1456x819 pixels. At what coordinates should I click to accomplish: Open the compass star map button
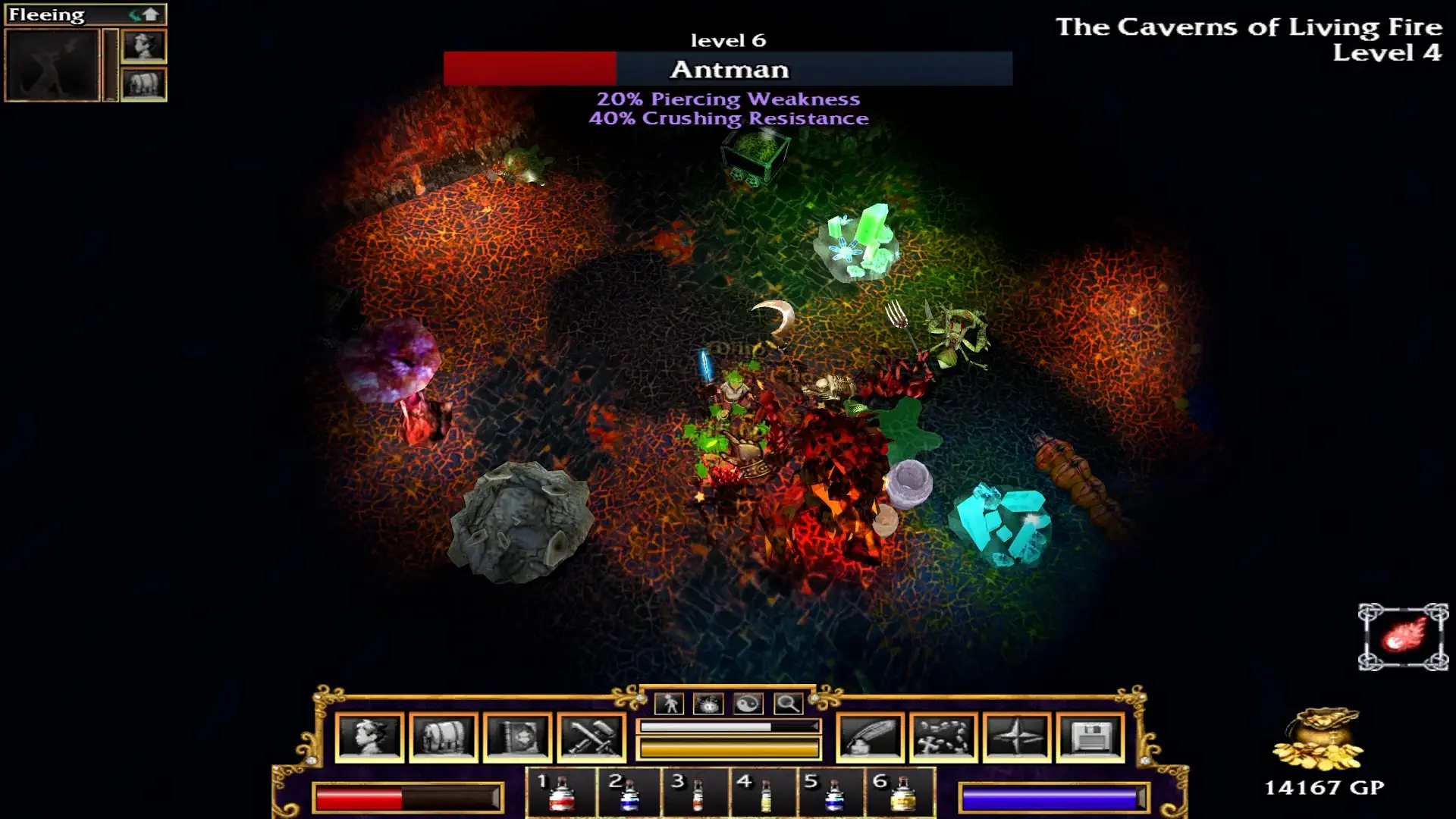[x=1017, y=736]
